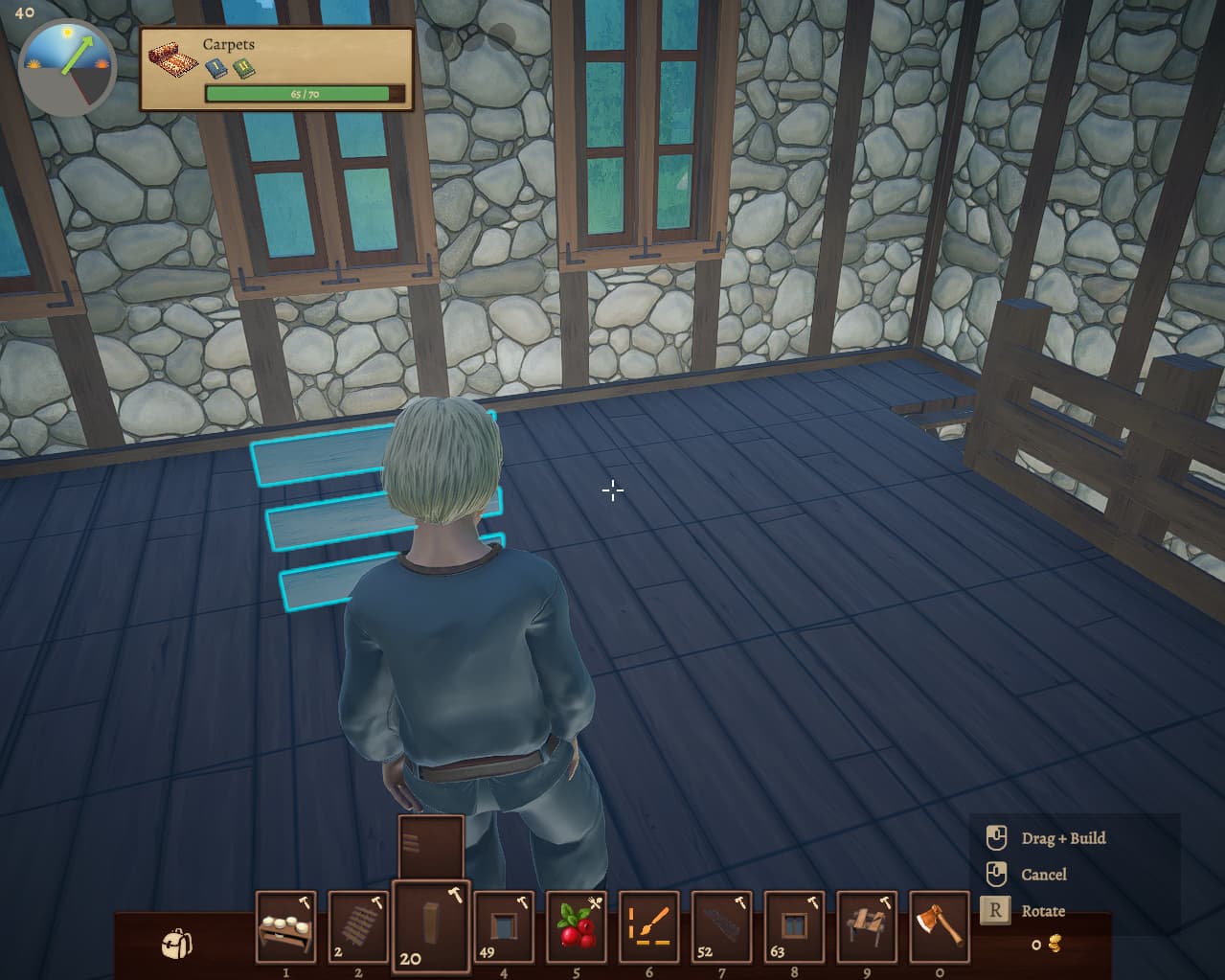Select the wooden post slot with 20
The width and height of the screenshot is (1225, 980).
click(431, 923)
